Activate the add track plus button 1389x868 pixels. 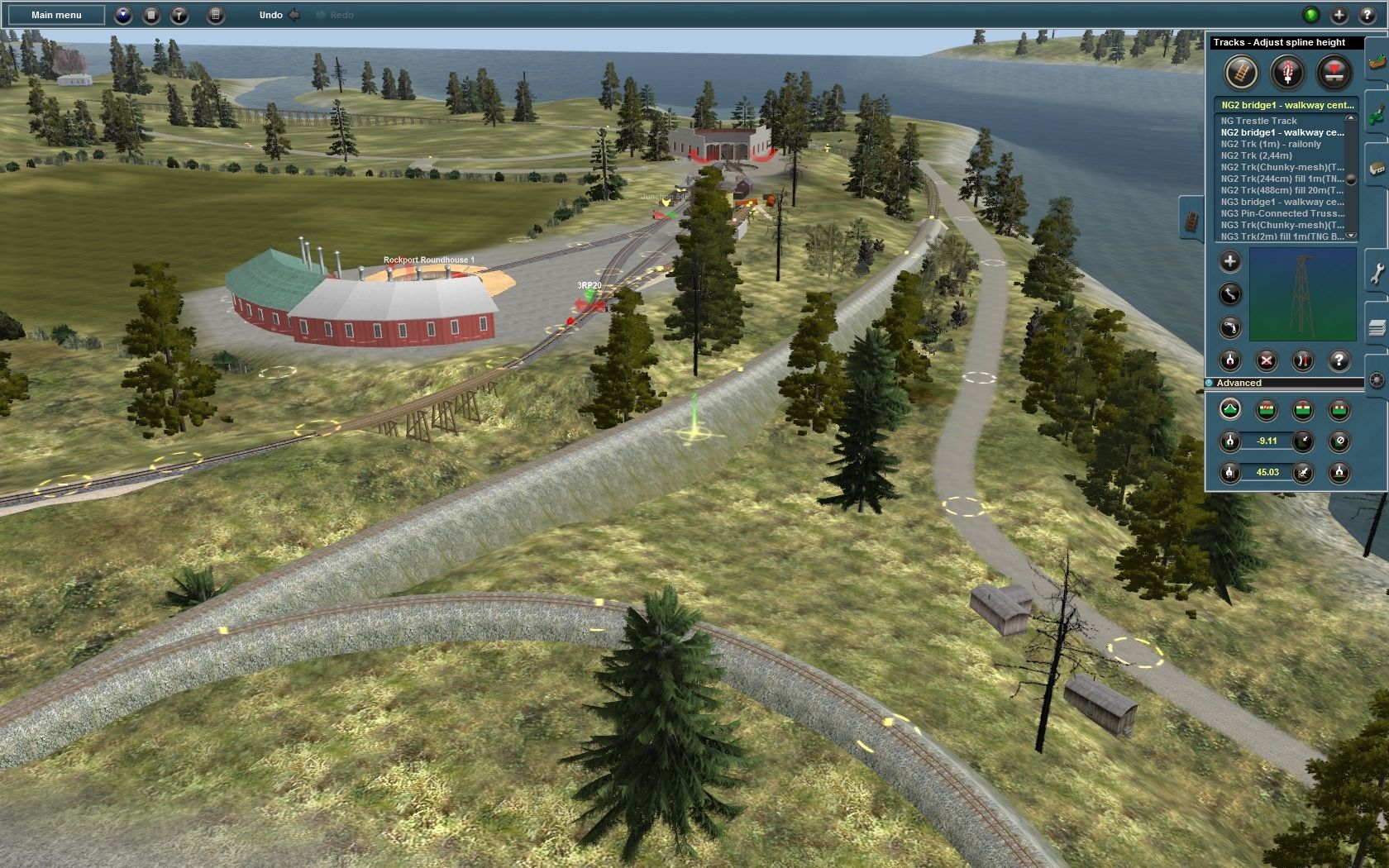tap(1230, 262)
